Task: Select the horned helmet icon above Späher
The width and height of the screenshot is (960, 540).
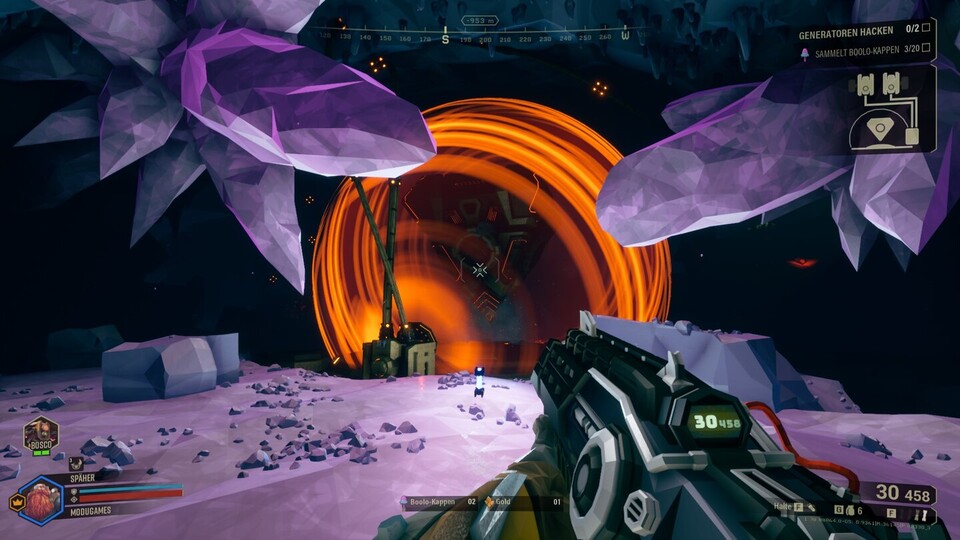Action: (x=76, y=464)
